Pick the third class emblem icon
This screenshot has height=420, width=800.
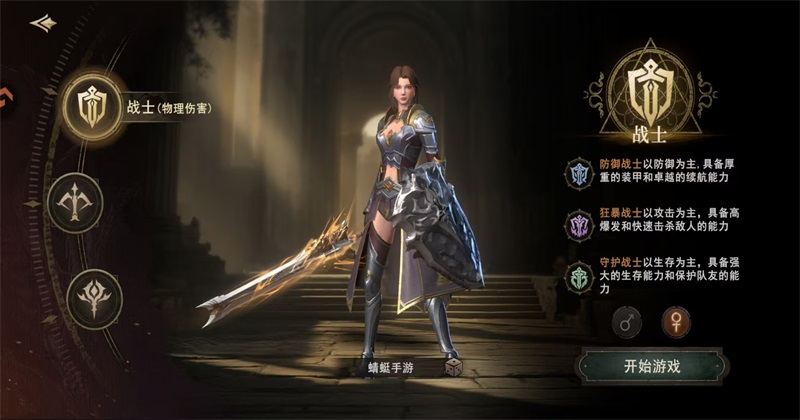pos(95,297)
